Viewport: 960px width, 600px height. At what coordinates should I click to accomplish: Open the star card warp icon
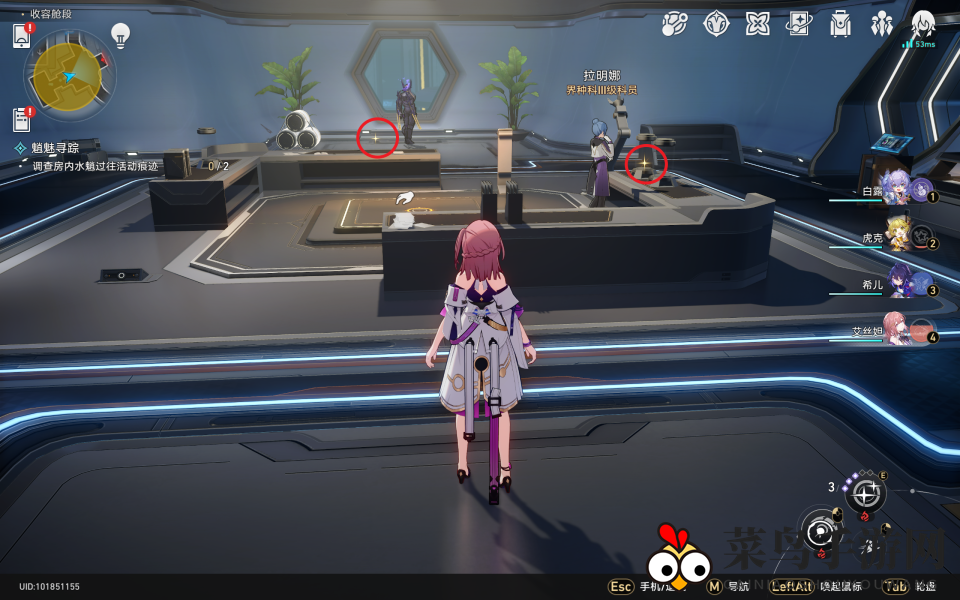(798, 24)
